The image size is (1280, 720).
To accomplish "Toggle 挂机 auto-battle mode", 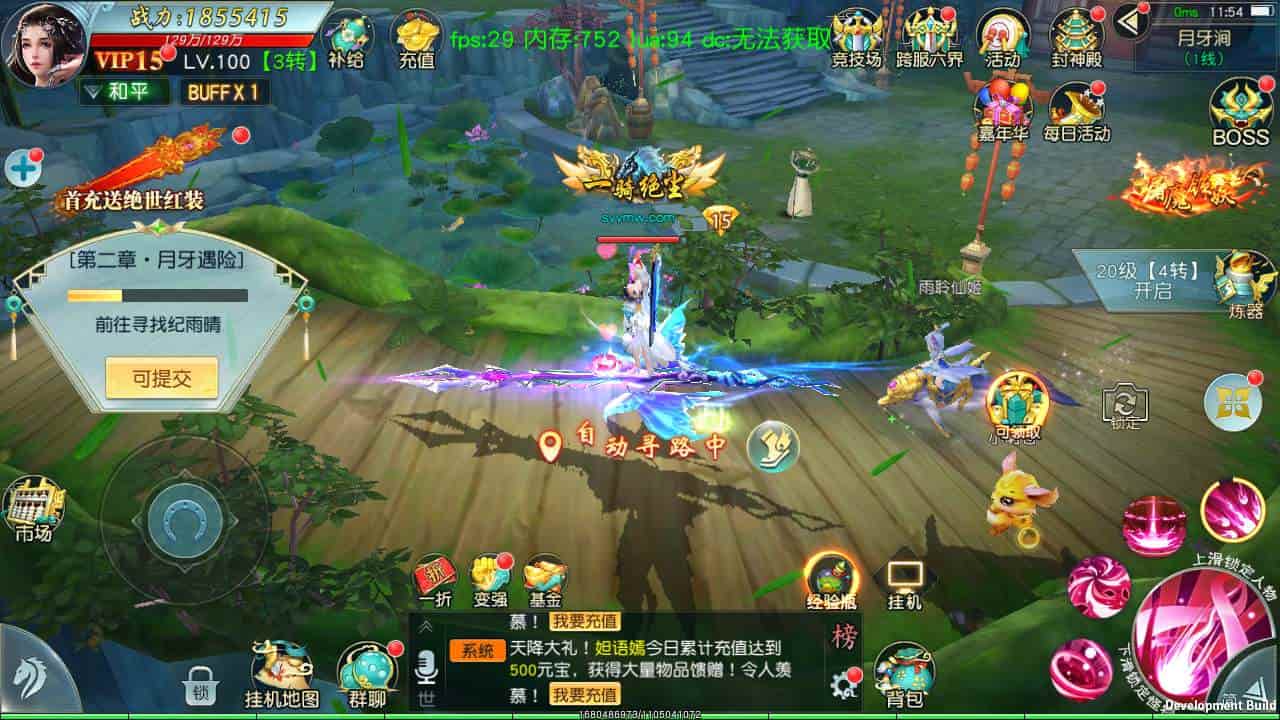I will (904, 582).
